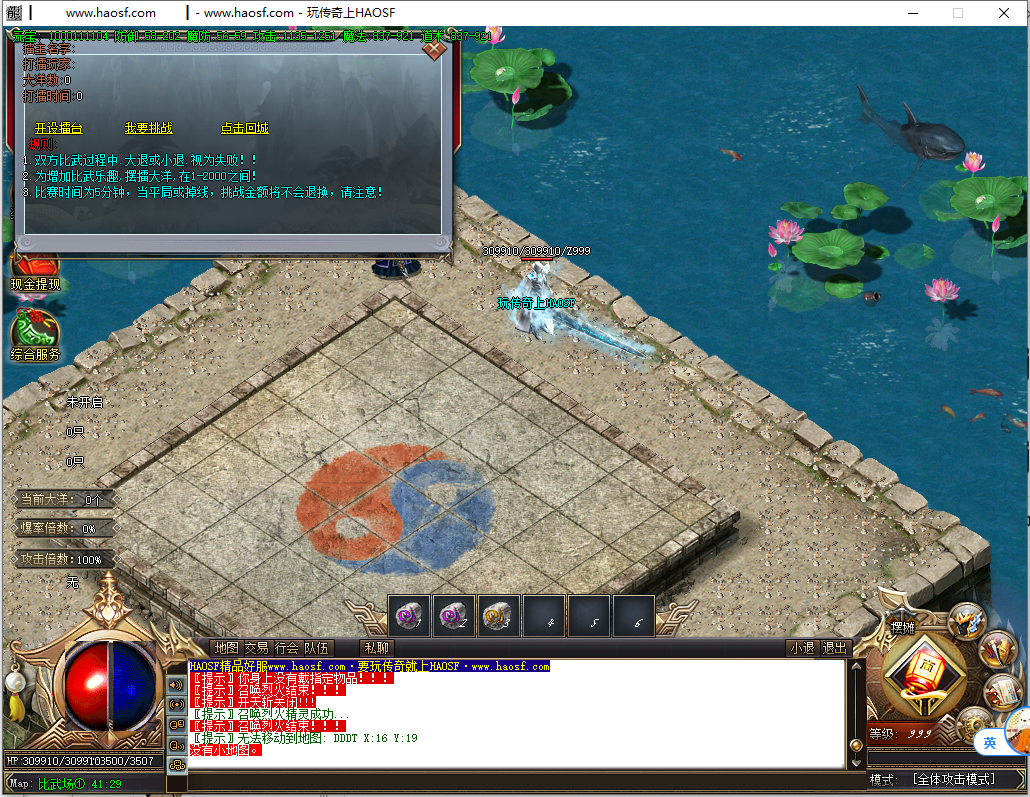
Task: Open the 队伍 team button
Action: pos(317,648)
